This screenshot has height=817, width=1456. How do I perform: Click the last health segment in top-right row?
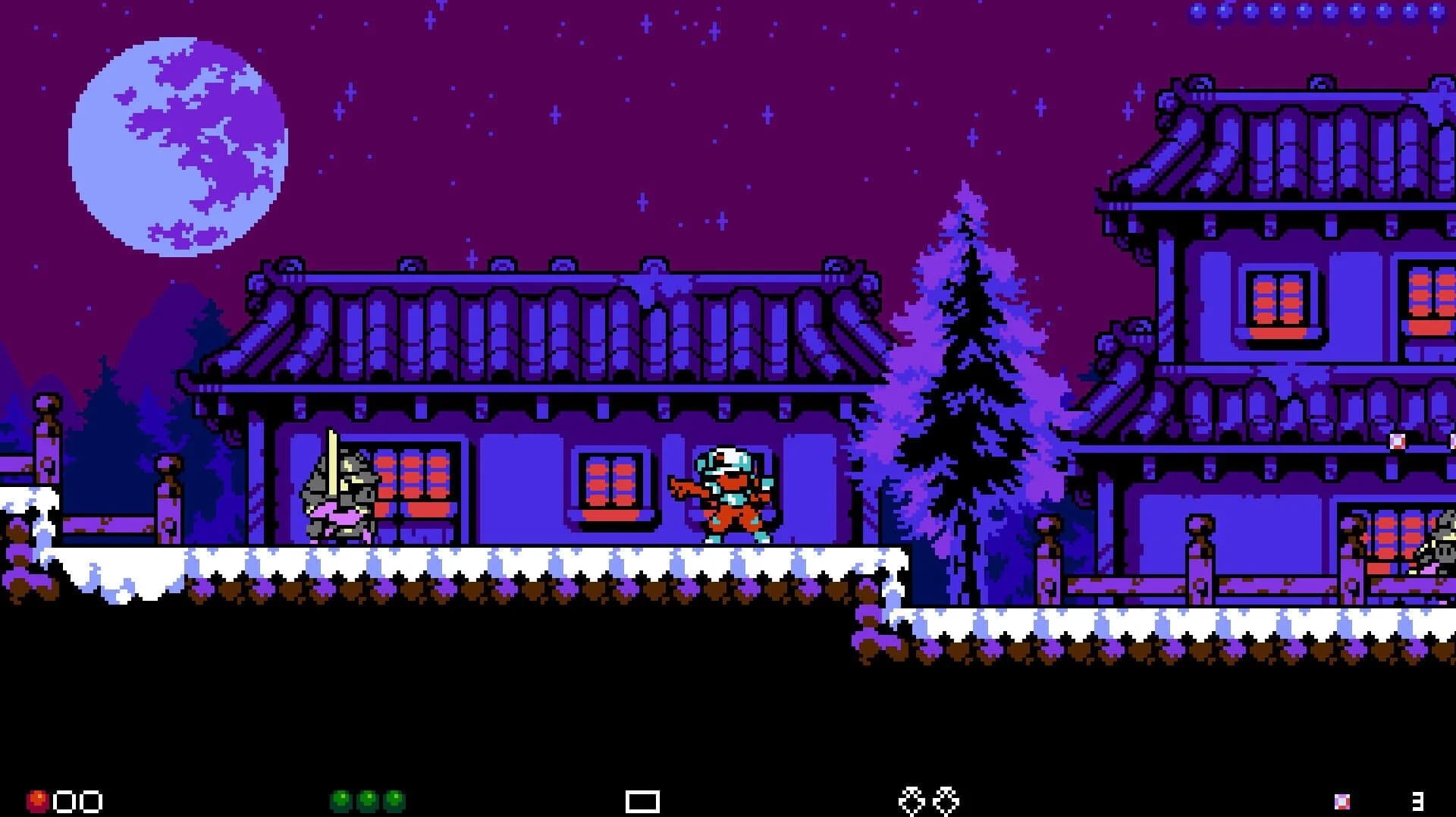[x=1437, y=11]
